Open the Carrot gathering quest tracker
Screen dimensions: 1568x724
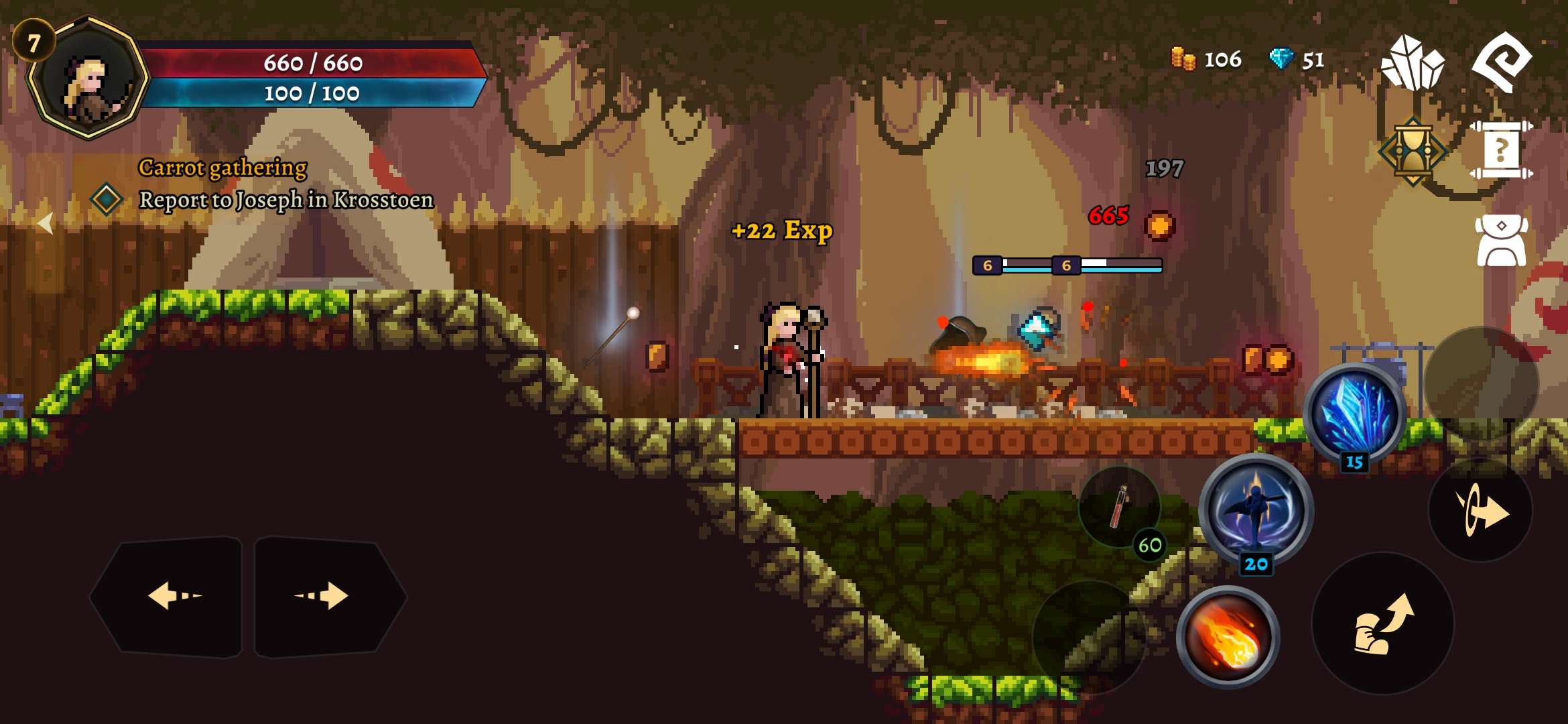point(222,168)
